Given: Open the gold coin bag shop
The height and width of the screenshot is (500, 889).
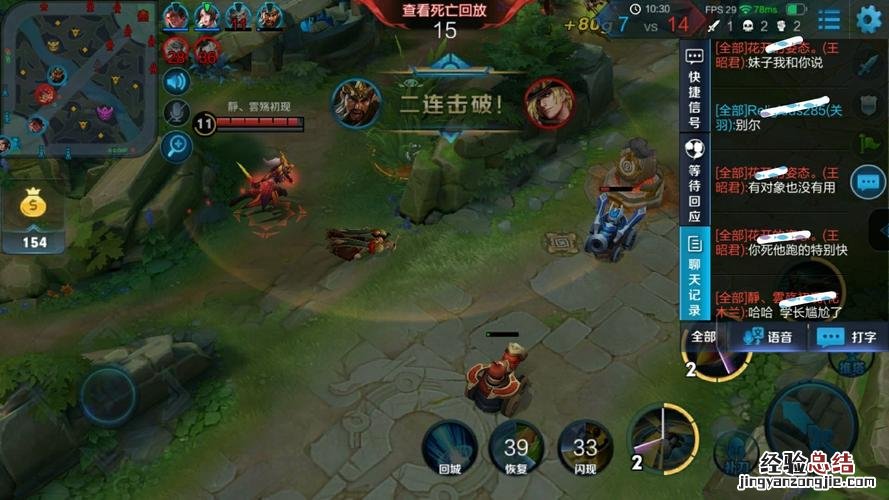Looking at the screenshot, I should [x=36, y=205].
